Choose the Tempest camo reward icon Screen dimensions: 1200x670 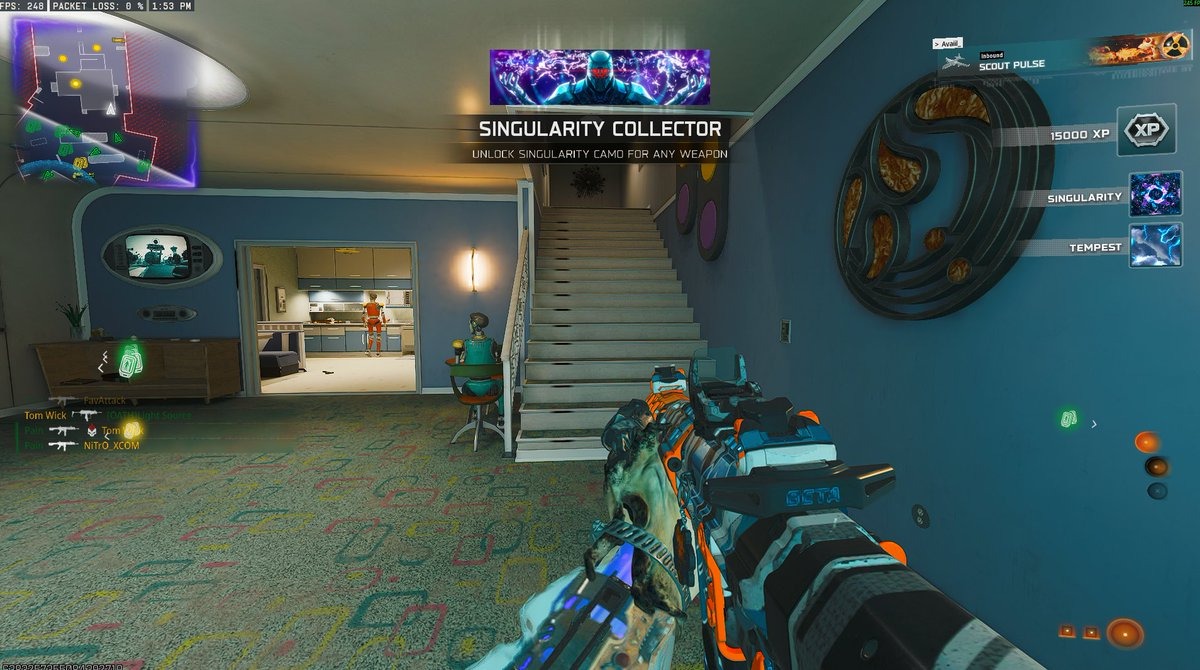tap(1155, 246)
